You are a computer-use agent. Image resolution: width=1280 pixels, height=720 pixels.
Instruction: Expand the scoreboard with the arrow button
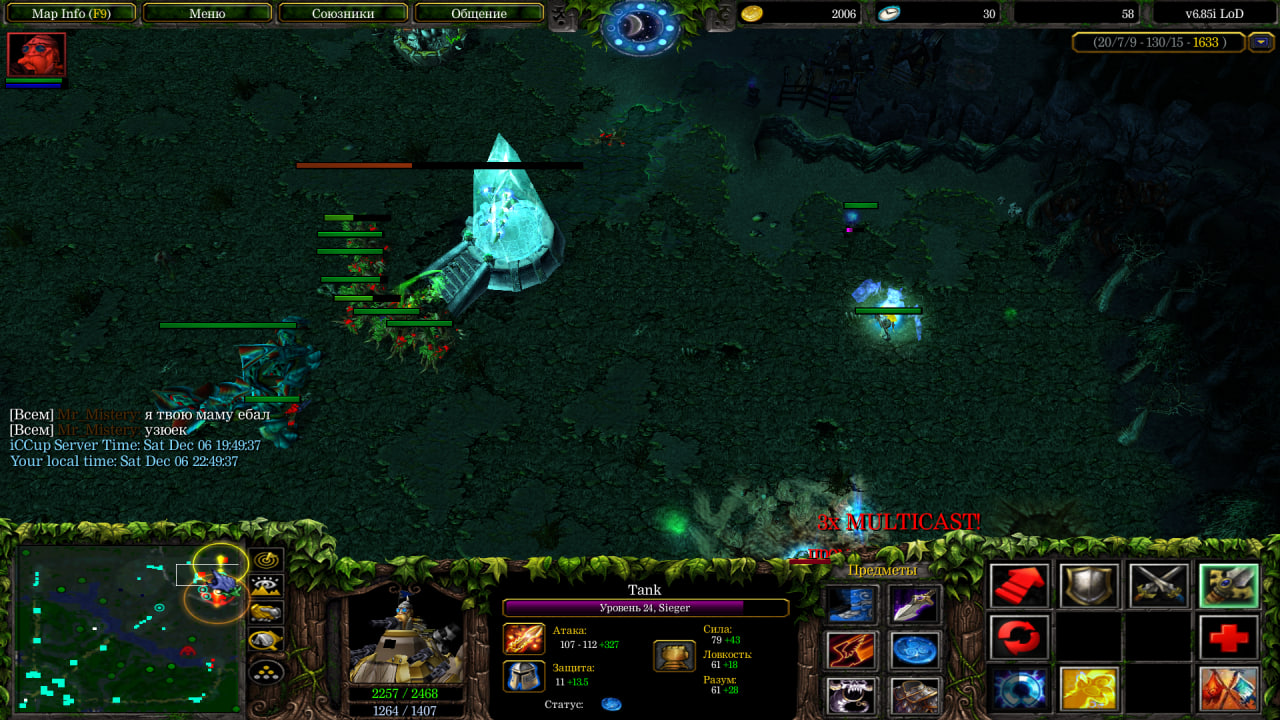1260,42
